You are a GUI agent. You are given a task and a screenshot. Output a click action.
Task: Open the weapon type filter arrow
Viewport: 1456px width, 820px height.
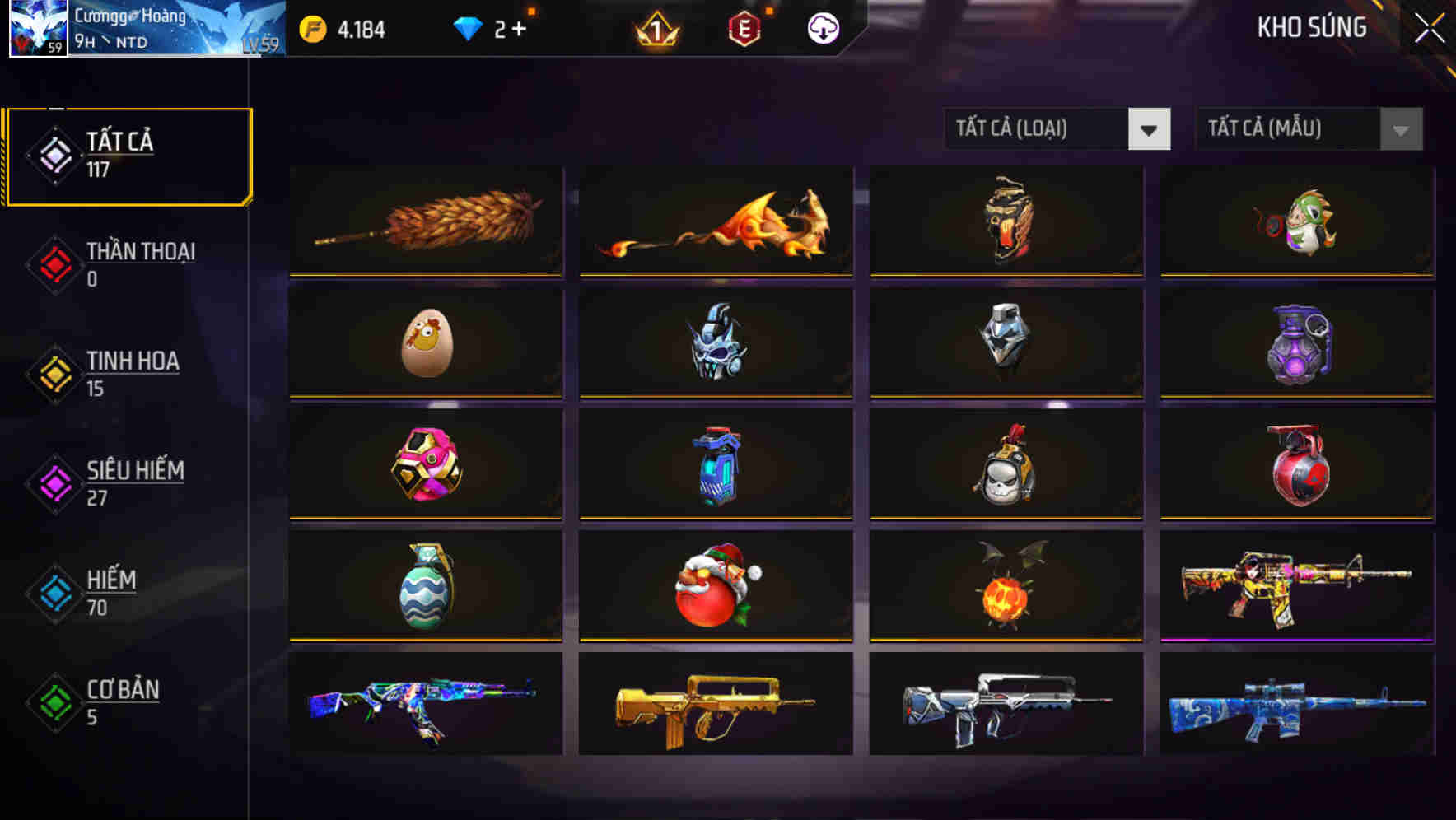[x=1150, y=129]
